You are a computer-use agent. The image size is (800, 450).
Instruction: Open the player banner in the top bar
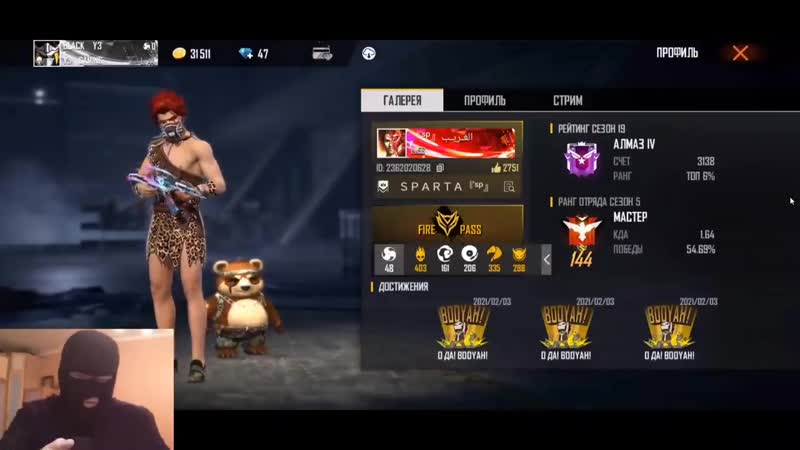(95, 53)
